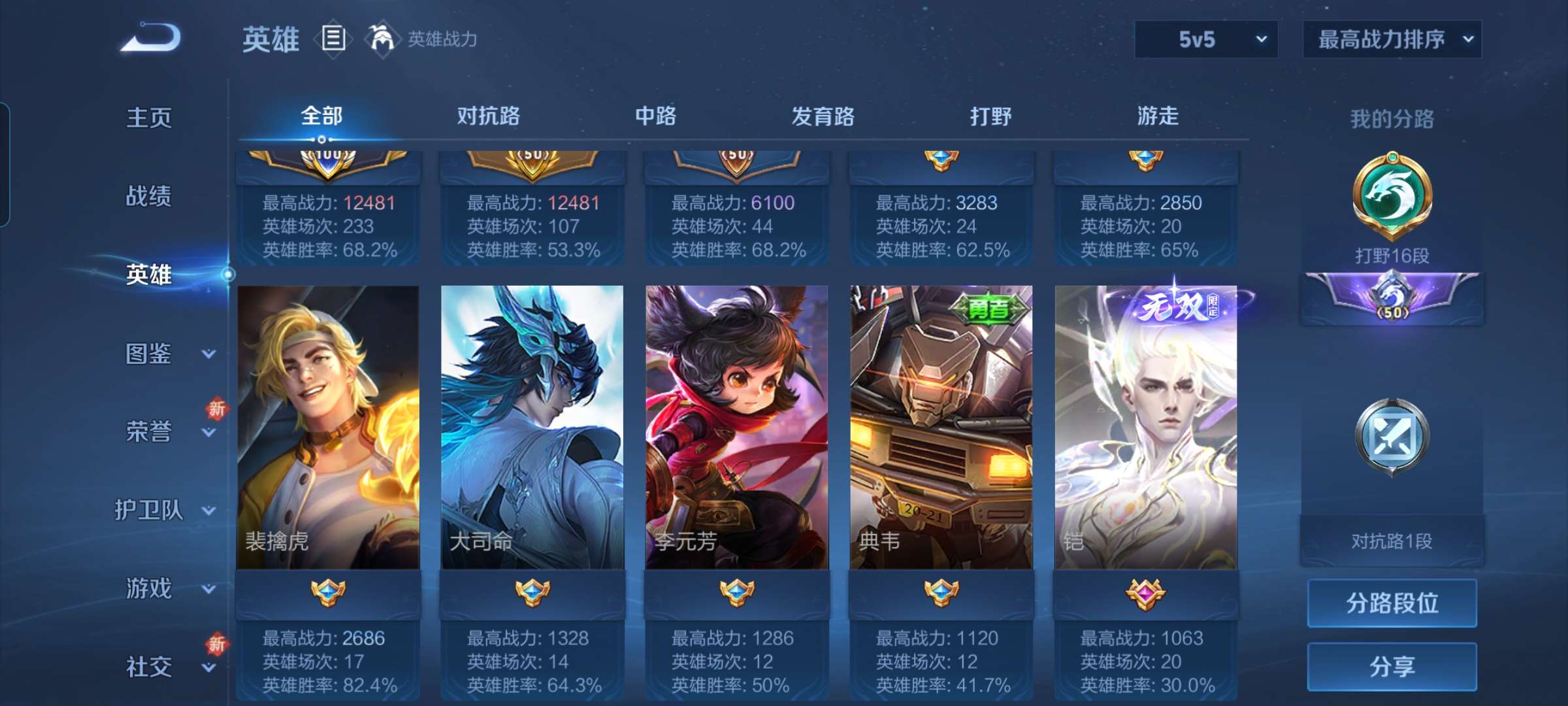Switch to the 游走 tab

click(x=1158, y=116)
